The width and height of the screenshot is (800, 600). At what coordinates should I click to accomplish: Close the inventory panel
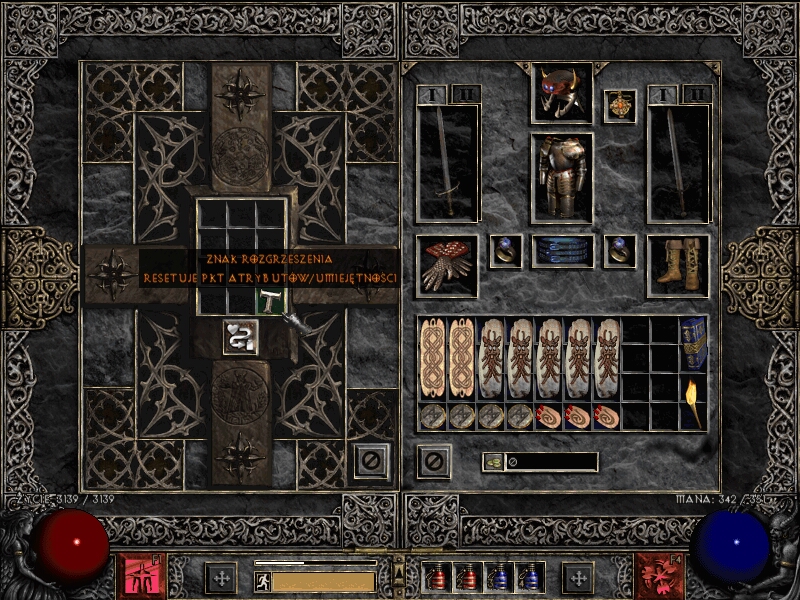434,461
